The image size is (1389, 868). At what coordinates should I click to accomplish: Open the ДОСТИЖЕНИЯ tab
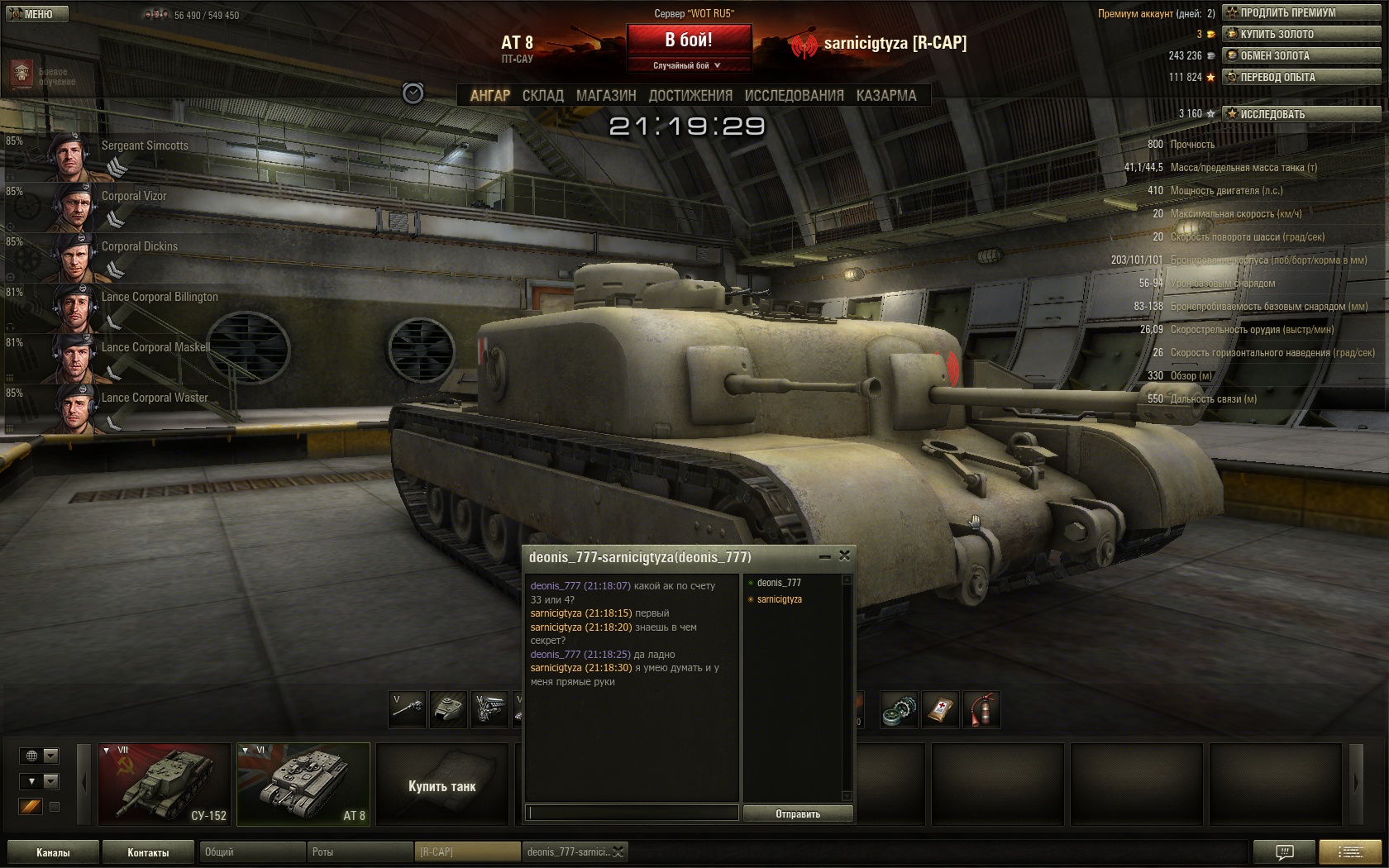[690, 96]
